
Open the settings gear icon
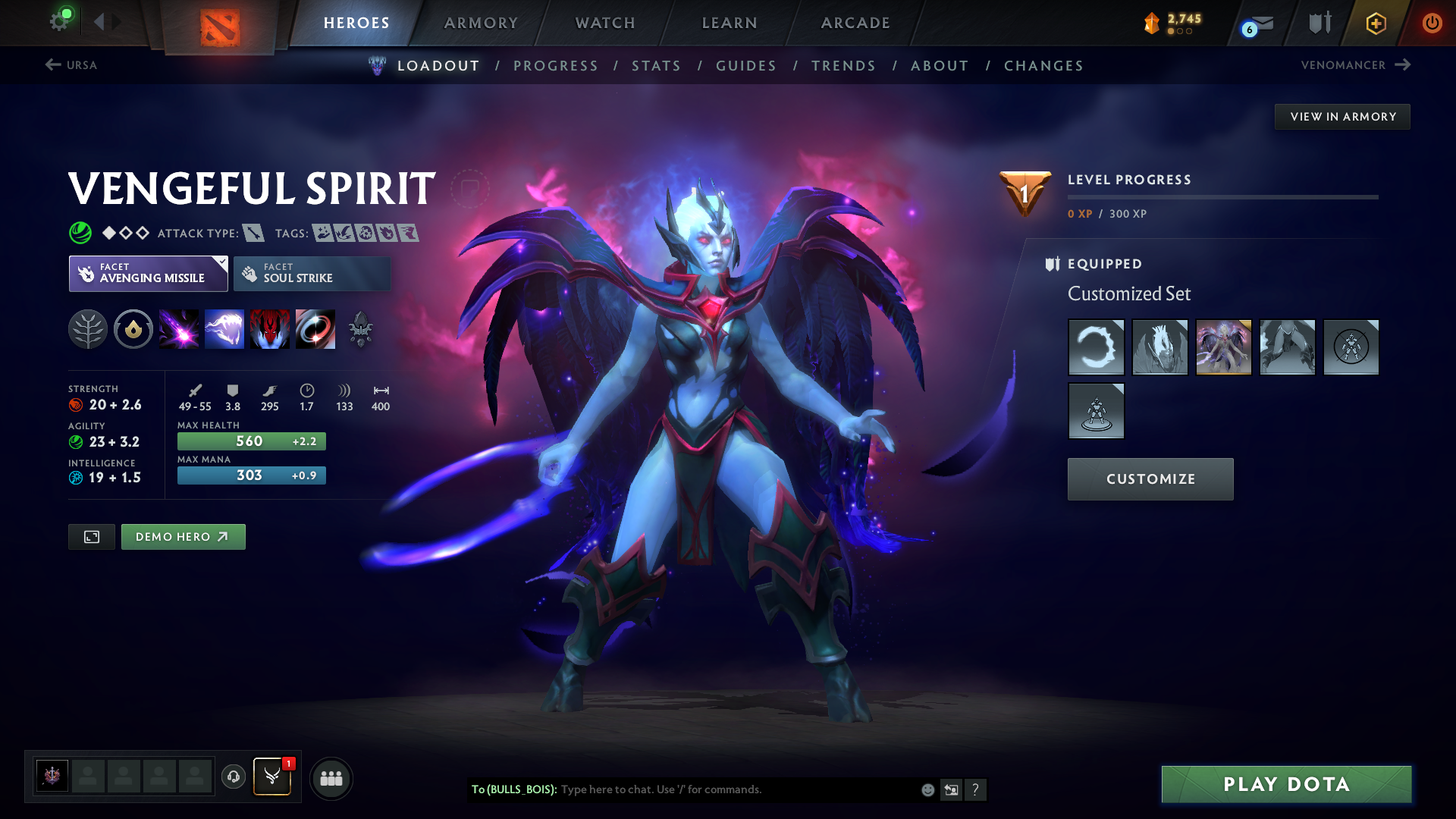(59, 21)
